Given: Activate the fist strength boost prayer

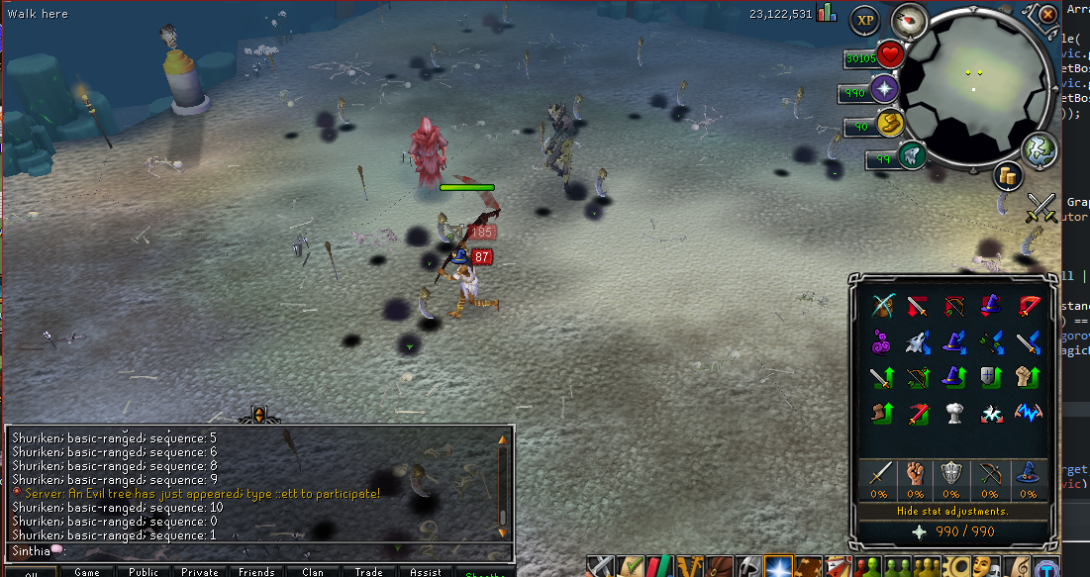Looking at the screenshot, I should click(x=1027, y=378).
